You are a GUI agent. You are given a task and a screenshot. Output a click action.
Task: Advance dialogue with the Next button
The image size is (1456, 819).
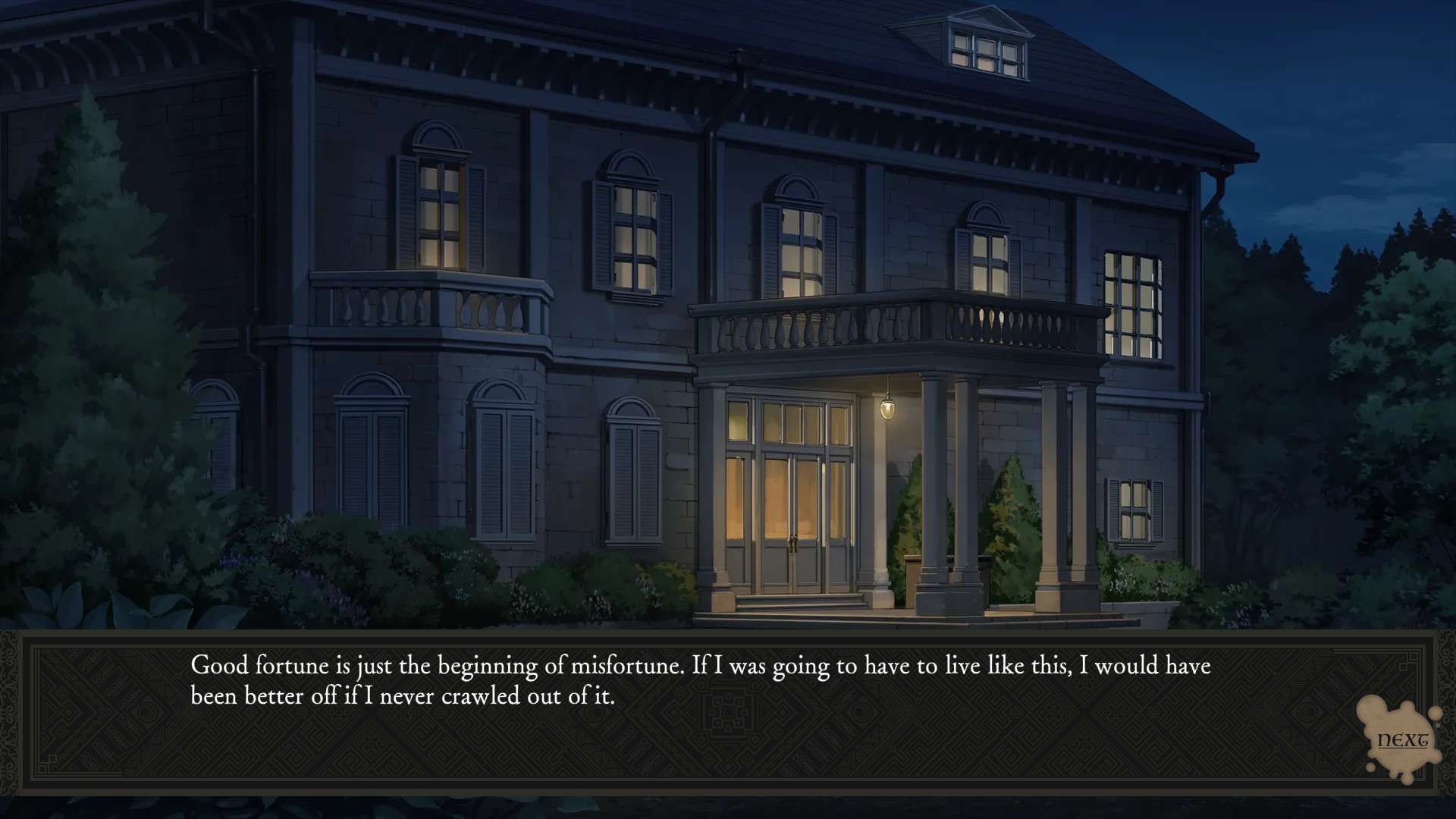click(x=1401, y=739)
